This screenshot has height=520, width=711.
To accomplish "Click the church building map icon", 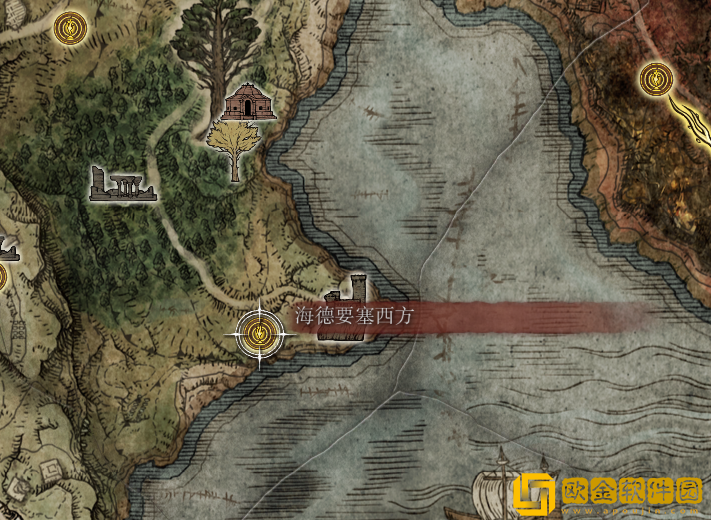I will [249, 102].
